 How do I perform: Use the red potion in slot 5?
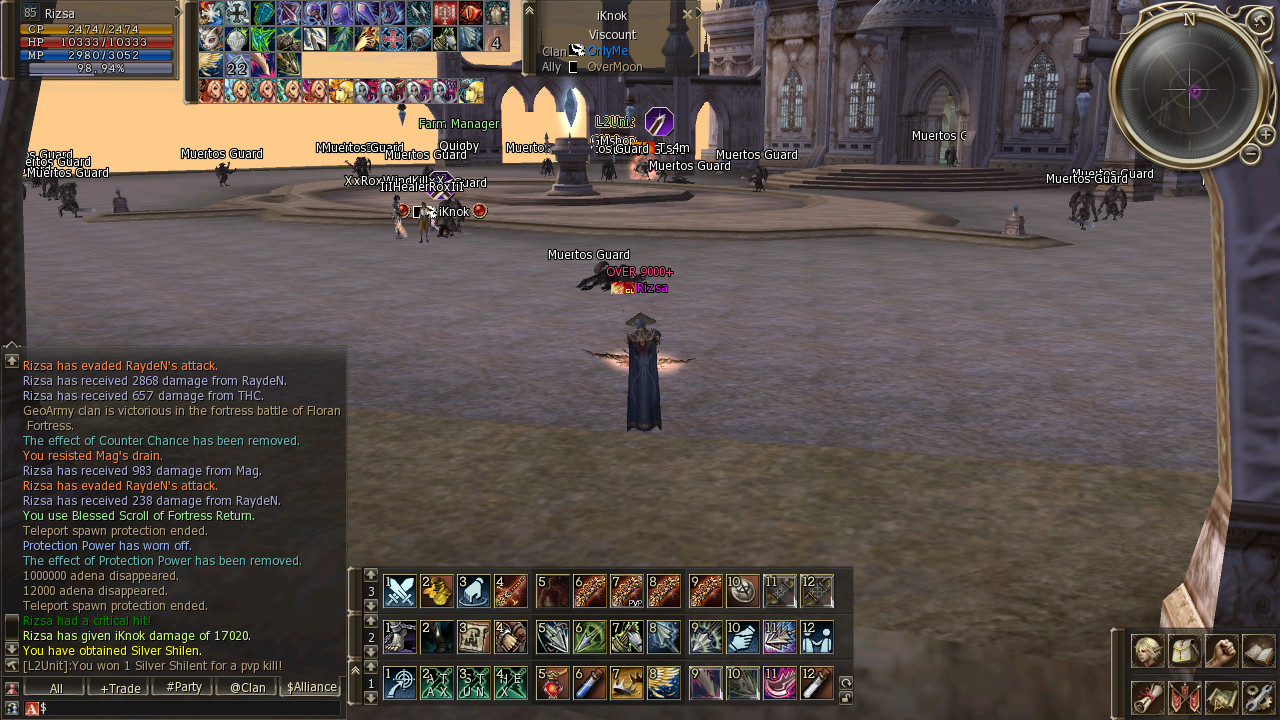pyautogui.click(x=552, y=683)
